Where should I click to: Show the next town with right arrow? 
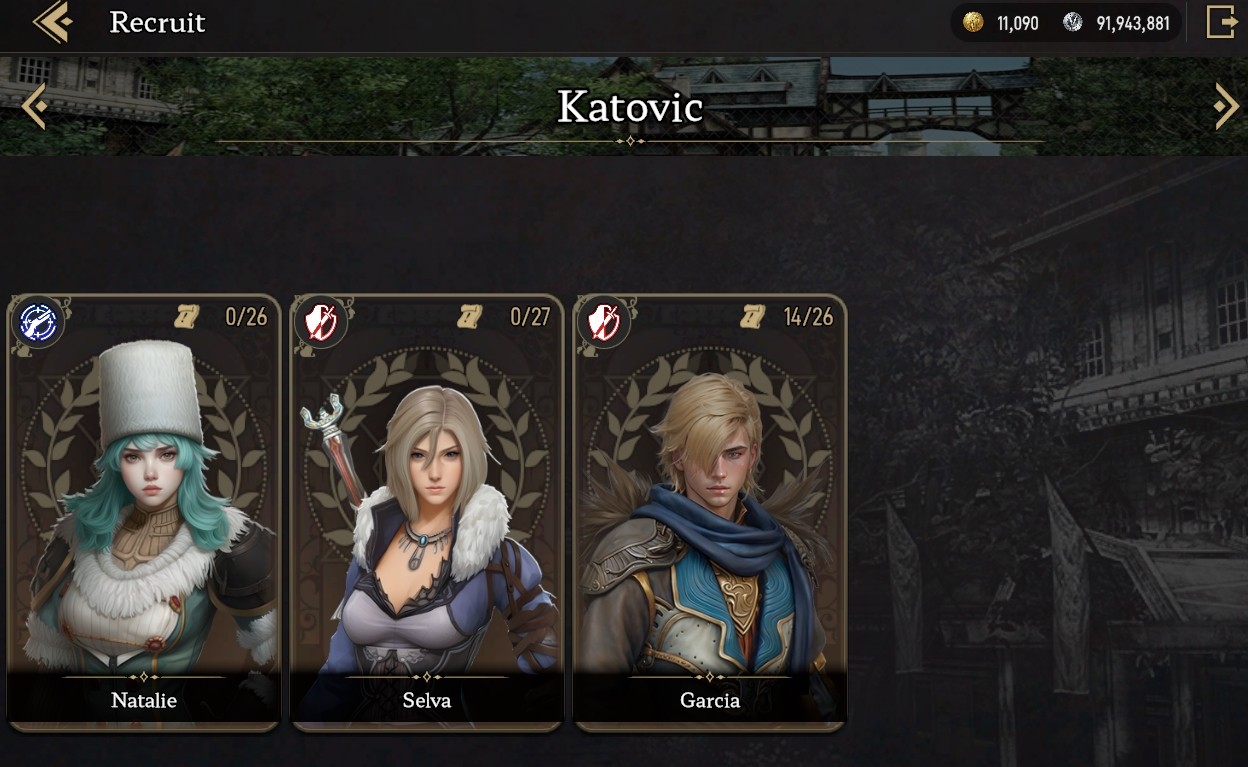(x=1226, y=105)
